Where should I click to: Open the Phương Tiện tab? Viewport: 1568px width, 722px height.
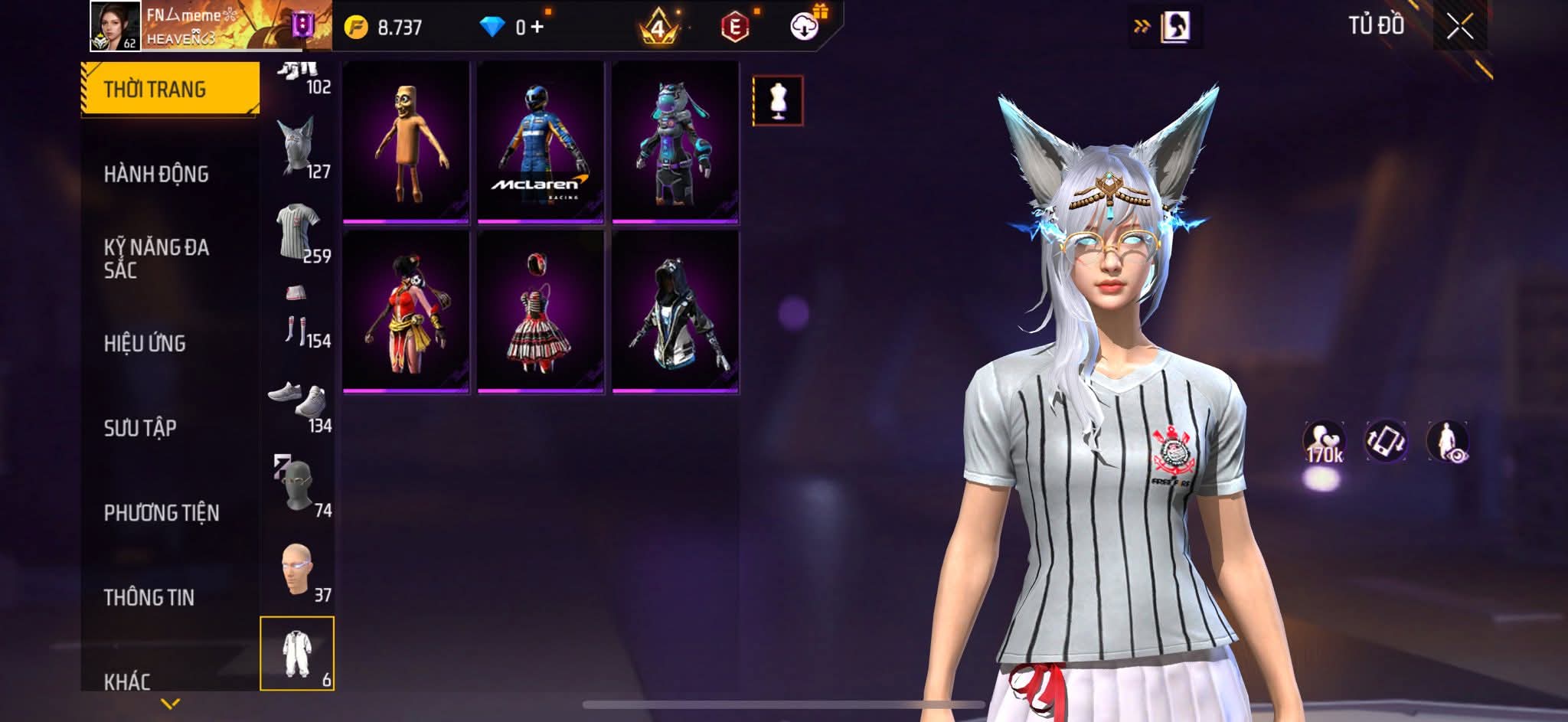point(162,513)
